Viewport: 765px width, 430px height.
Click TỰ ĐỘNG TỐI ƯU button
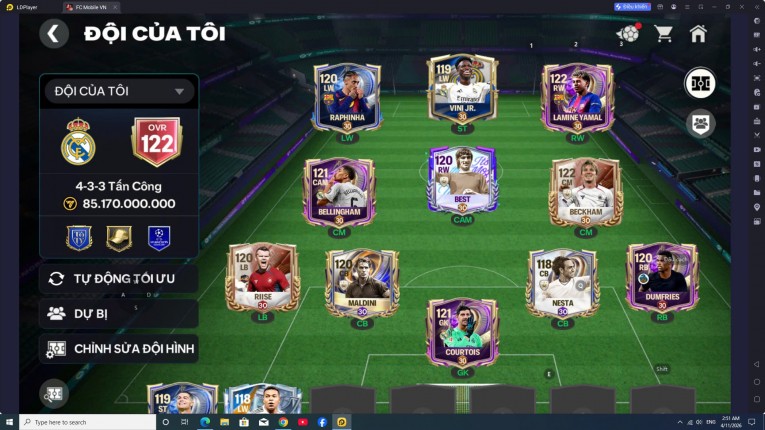(x=118, y=278)
